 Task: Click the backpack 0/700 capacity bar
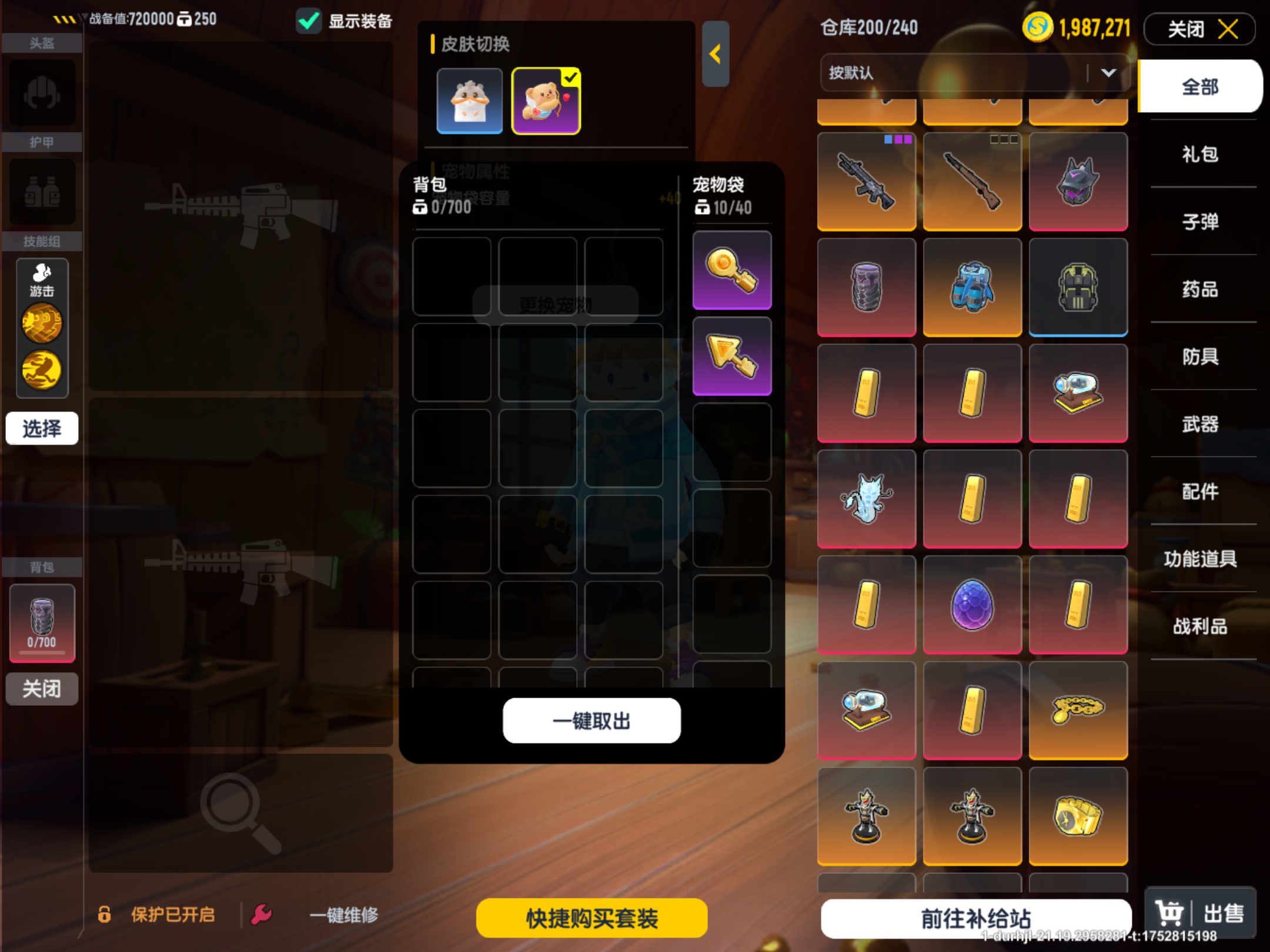pos(42,624)
